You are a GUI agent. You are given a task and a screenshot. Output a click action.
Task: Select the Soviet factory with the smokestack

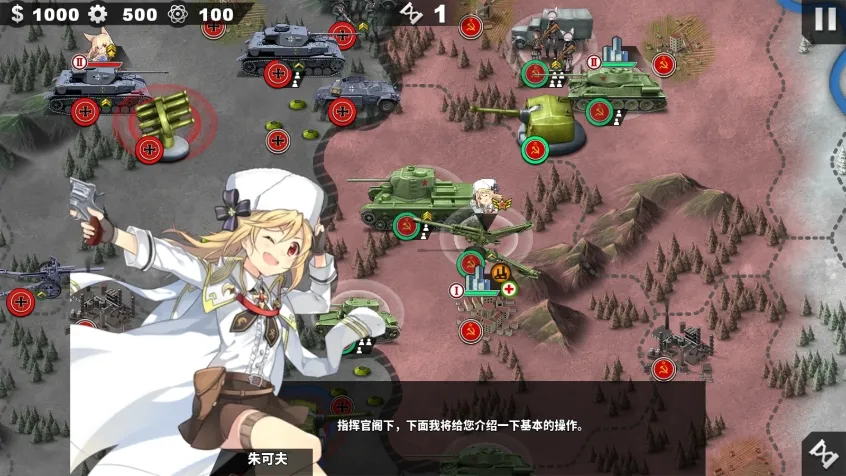[x=676, y=347]
